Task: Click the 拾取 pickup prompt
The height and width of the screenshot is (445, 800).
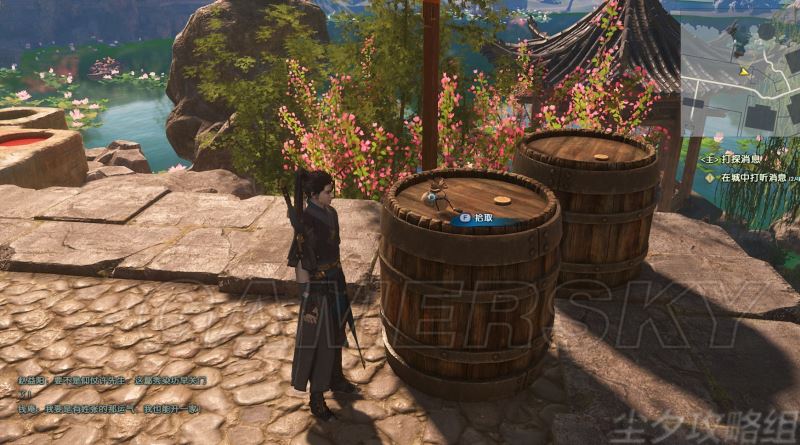Action: click(476, 216)
